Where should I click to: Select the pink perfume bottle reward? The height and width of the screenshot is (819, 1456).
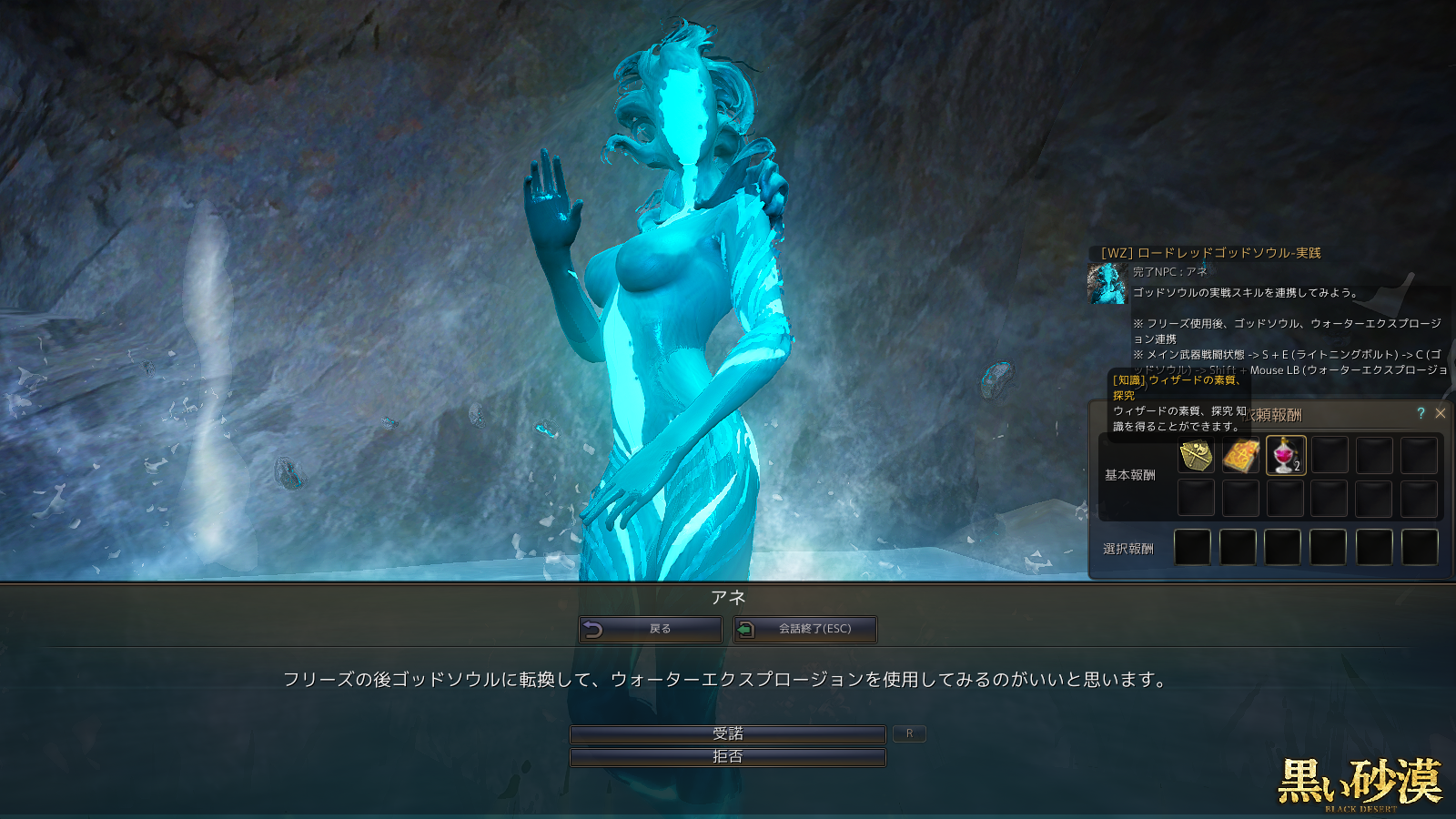pos(1285,455)
